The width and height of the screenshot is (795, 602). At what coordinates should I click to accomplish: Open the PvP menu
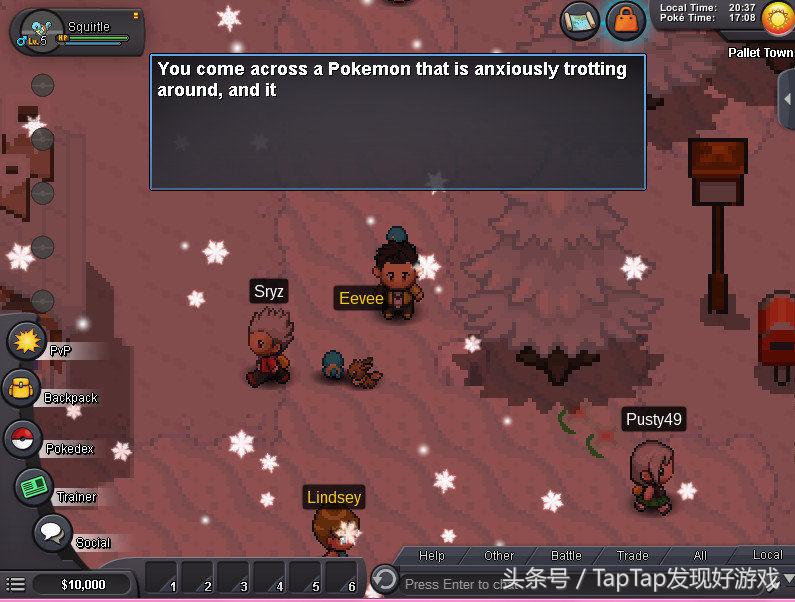27,341
